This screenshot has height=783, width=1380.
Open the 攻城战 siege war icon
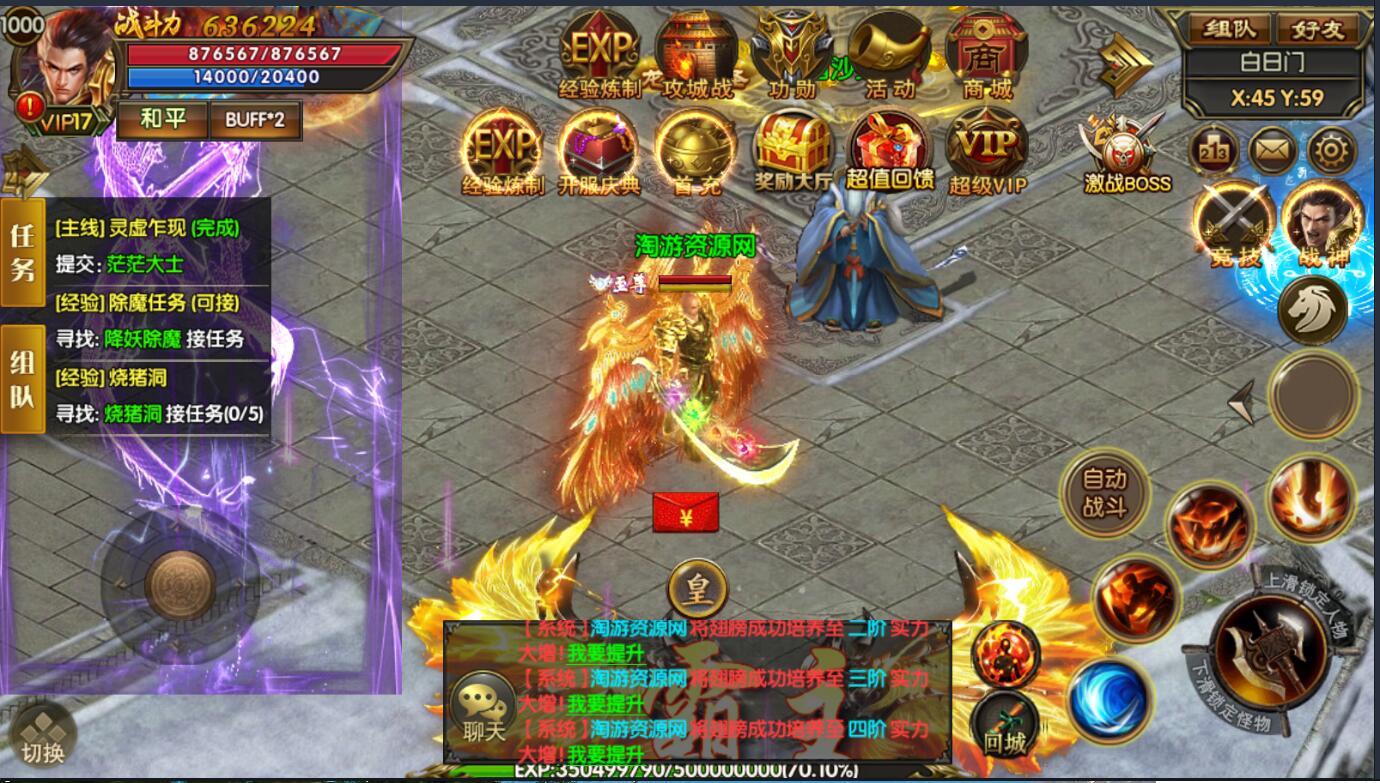point(696,54)
